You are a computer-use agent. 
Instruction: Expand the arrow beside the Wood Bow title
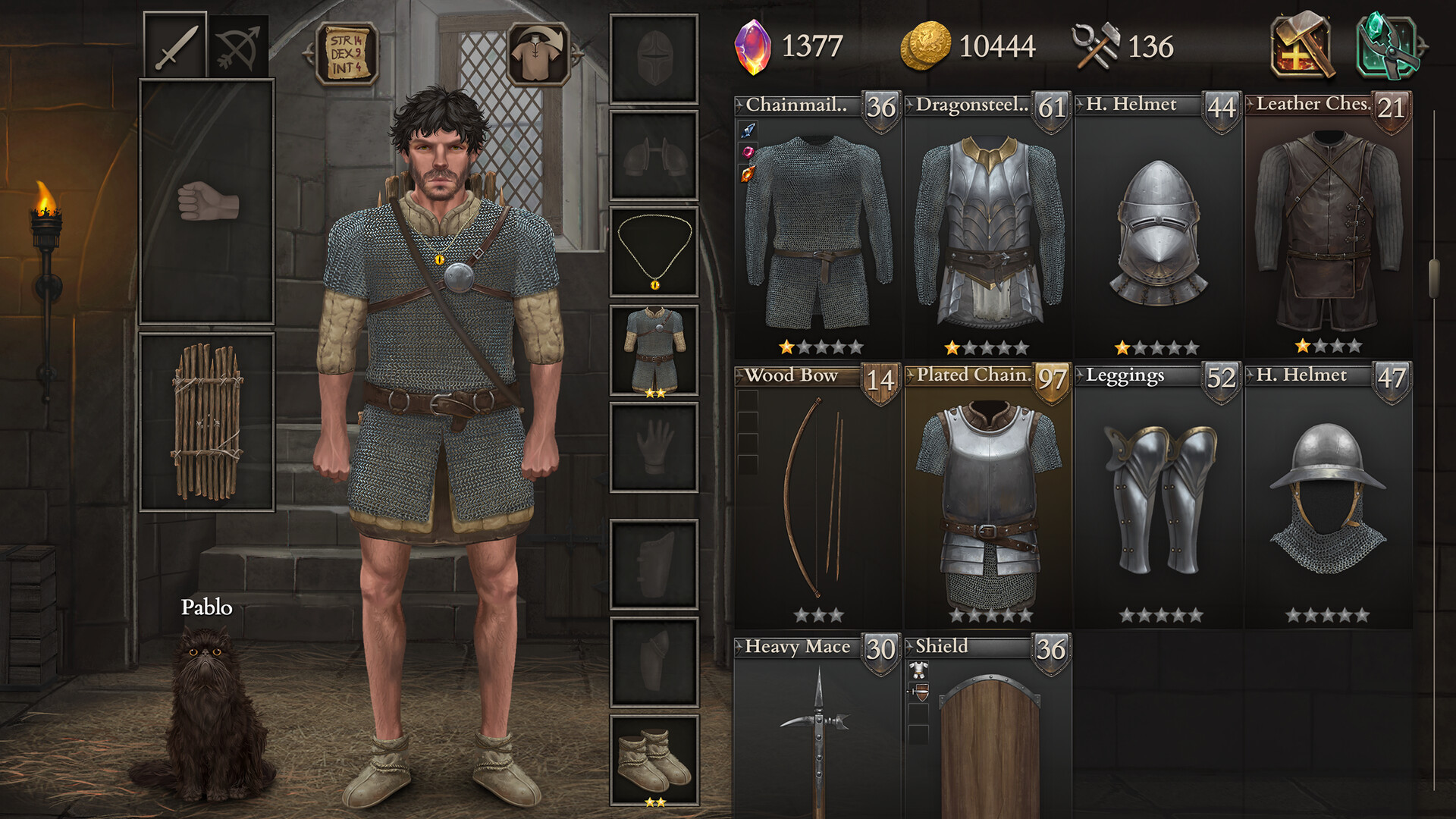(738, 376)
